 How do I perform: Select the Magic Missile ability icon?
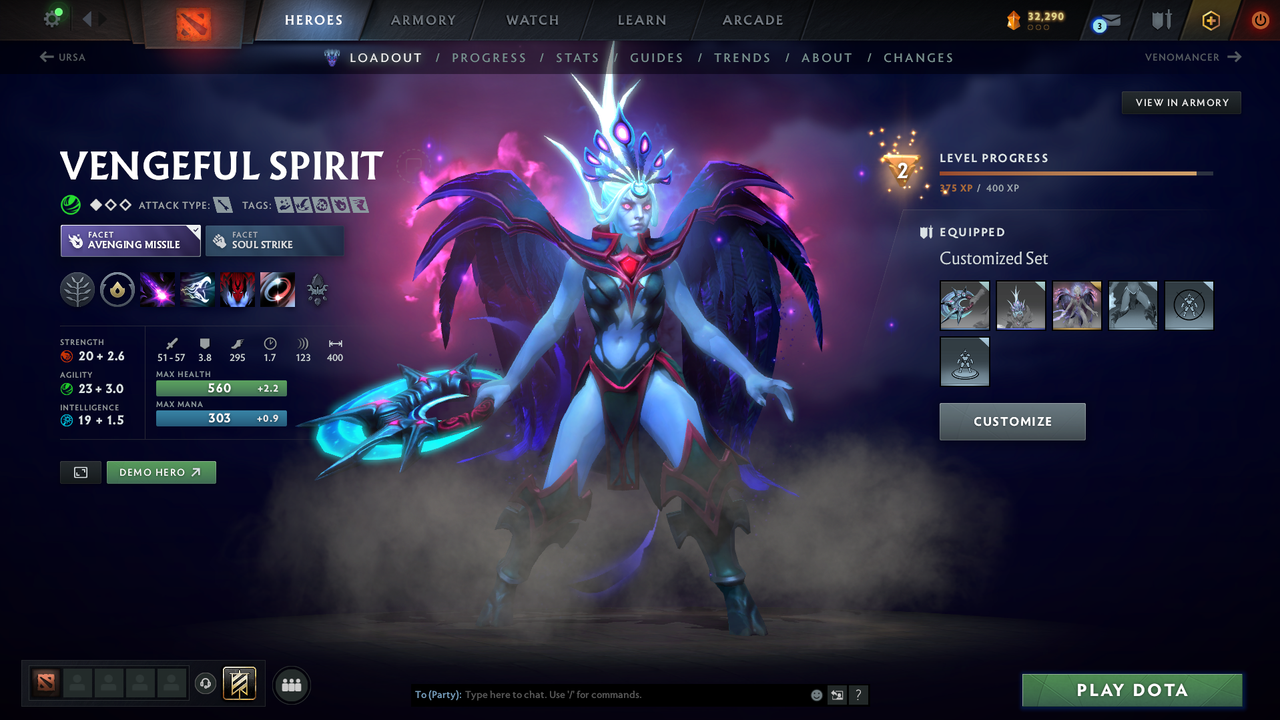(157, 290)
